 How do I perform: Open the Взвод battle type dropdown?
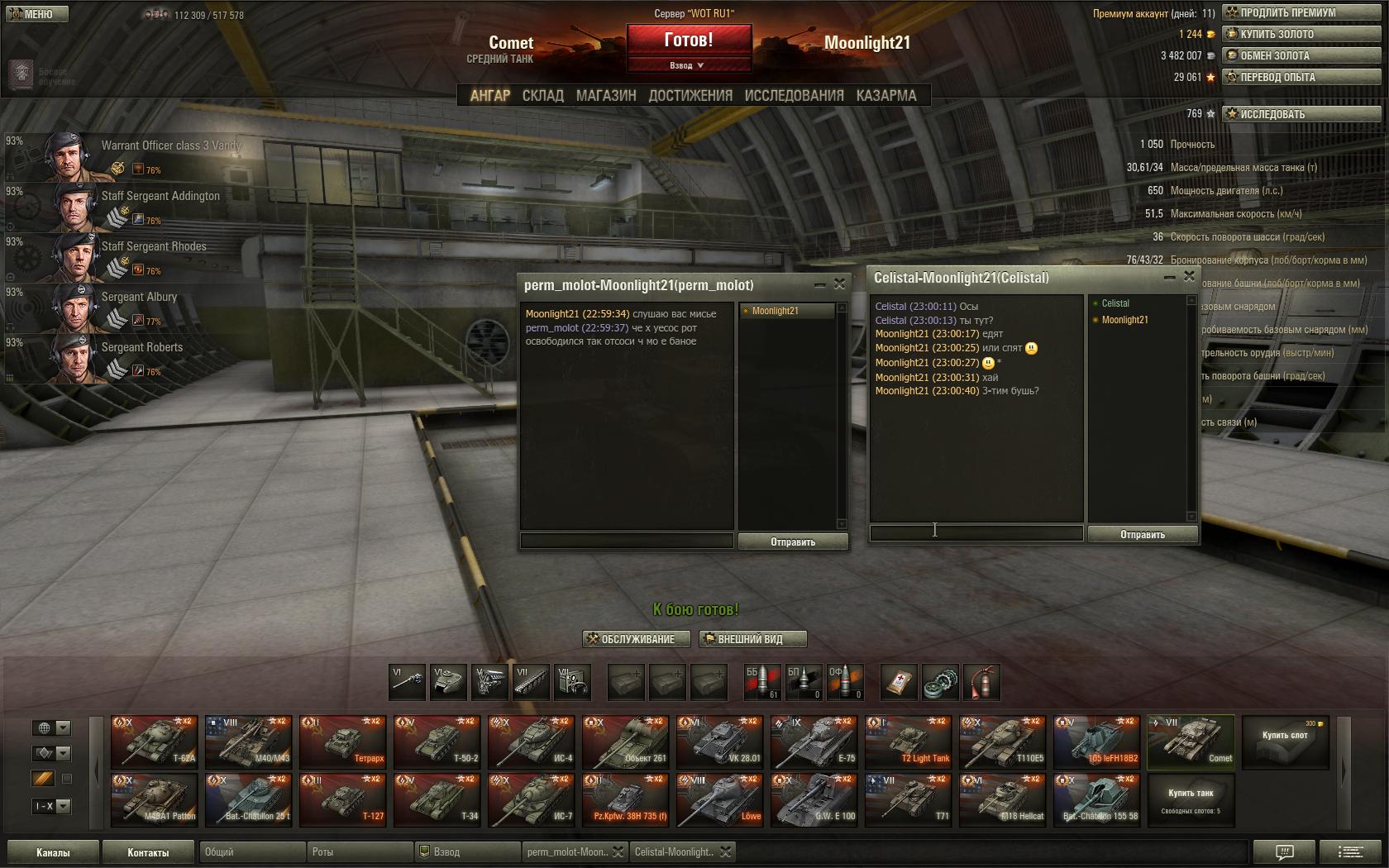tap(688, 65)
